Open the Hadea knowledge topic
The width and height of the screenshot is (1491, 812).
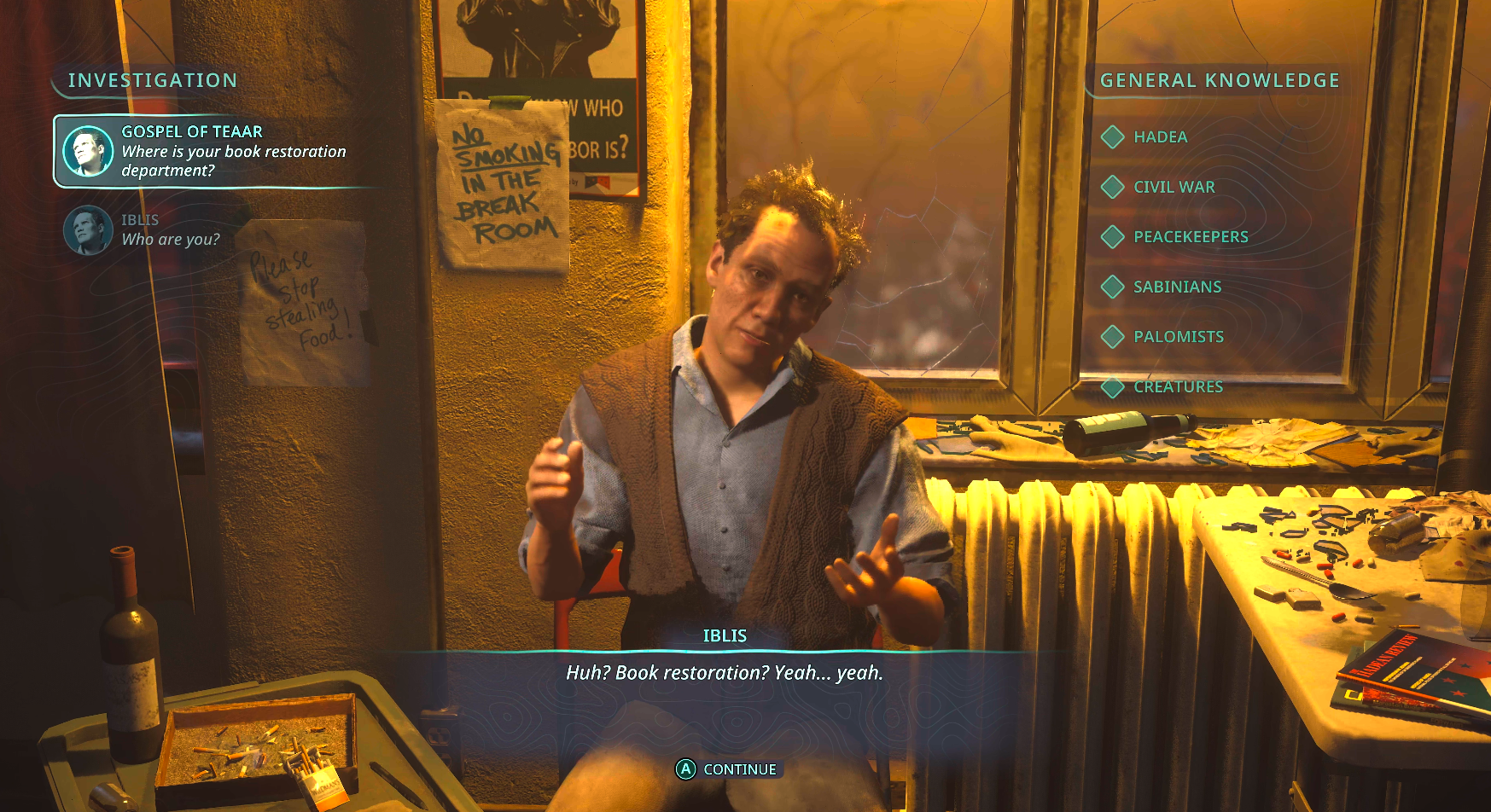tap(1159, 137)
